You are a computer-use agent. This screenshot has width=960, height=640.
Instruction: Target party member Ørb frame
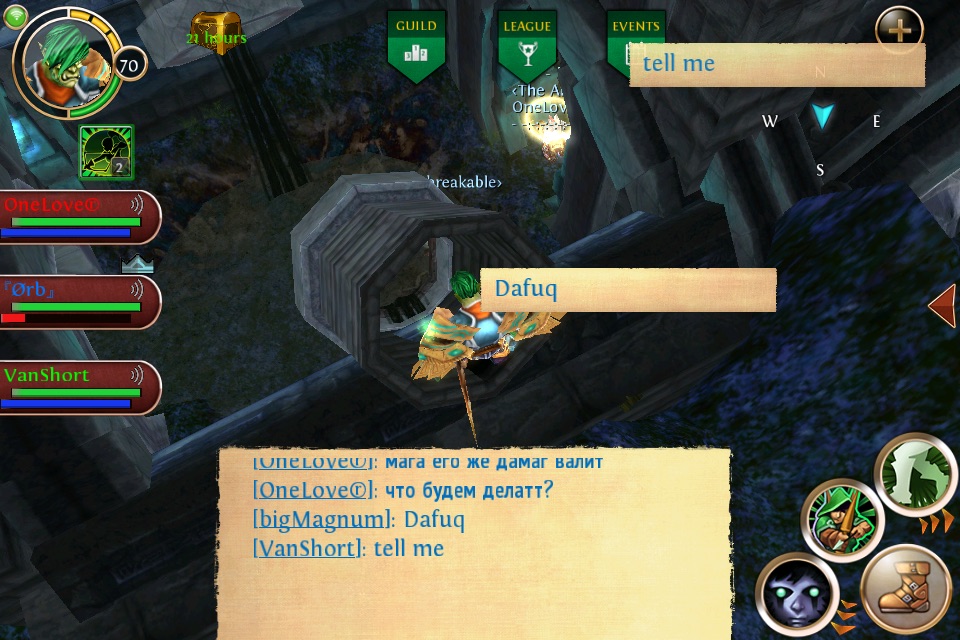point(78,302)
